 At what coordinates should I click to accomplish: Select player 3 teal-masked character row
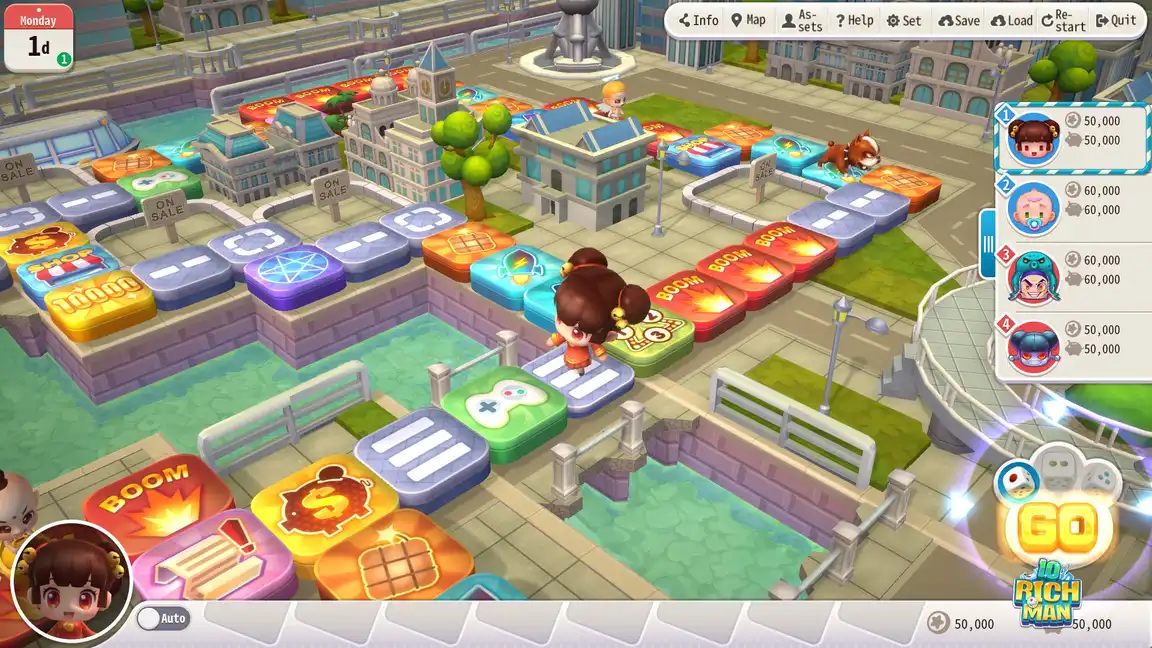tap(1071, 277)
